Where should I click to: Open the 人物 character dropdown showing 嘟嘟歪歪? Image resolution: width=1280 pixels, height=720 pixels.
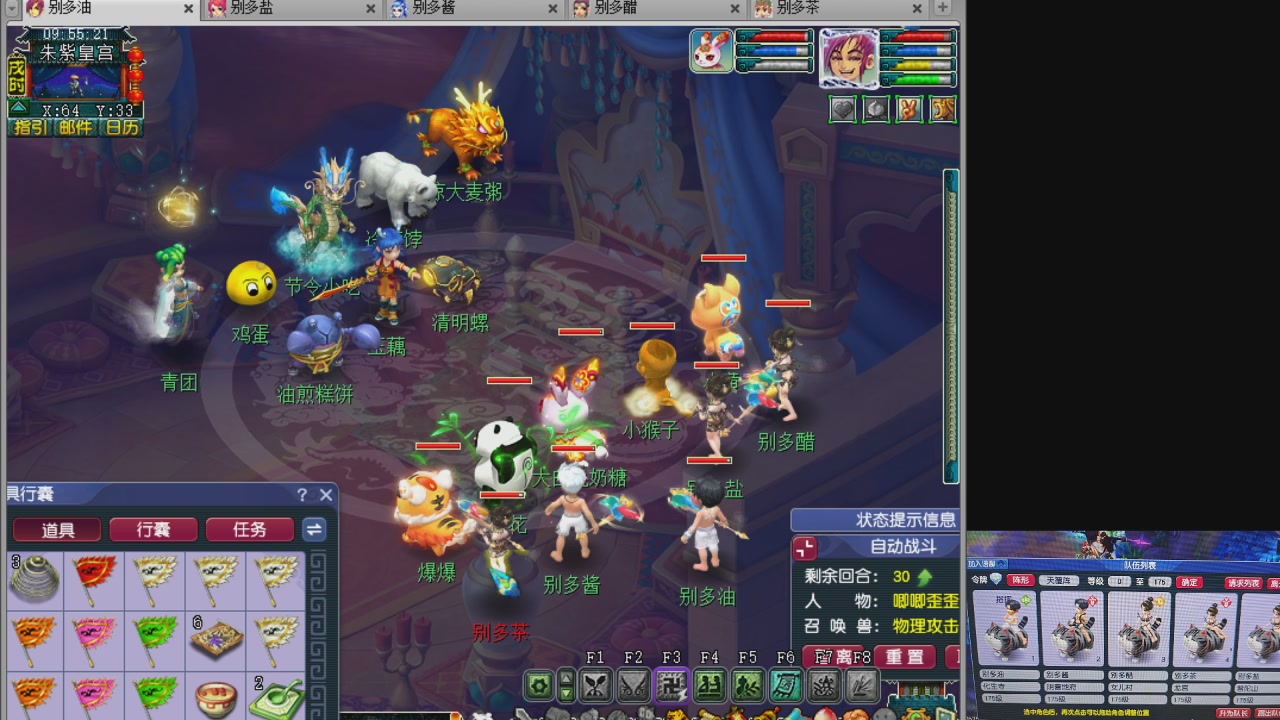coord(925,601)
